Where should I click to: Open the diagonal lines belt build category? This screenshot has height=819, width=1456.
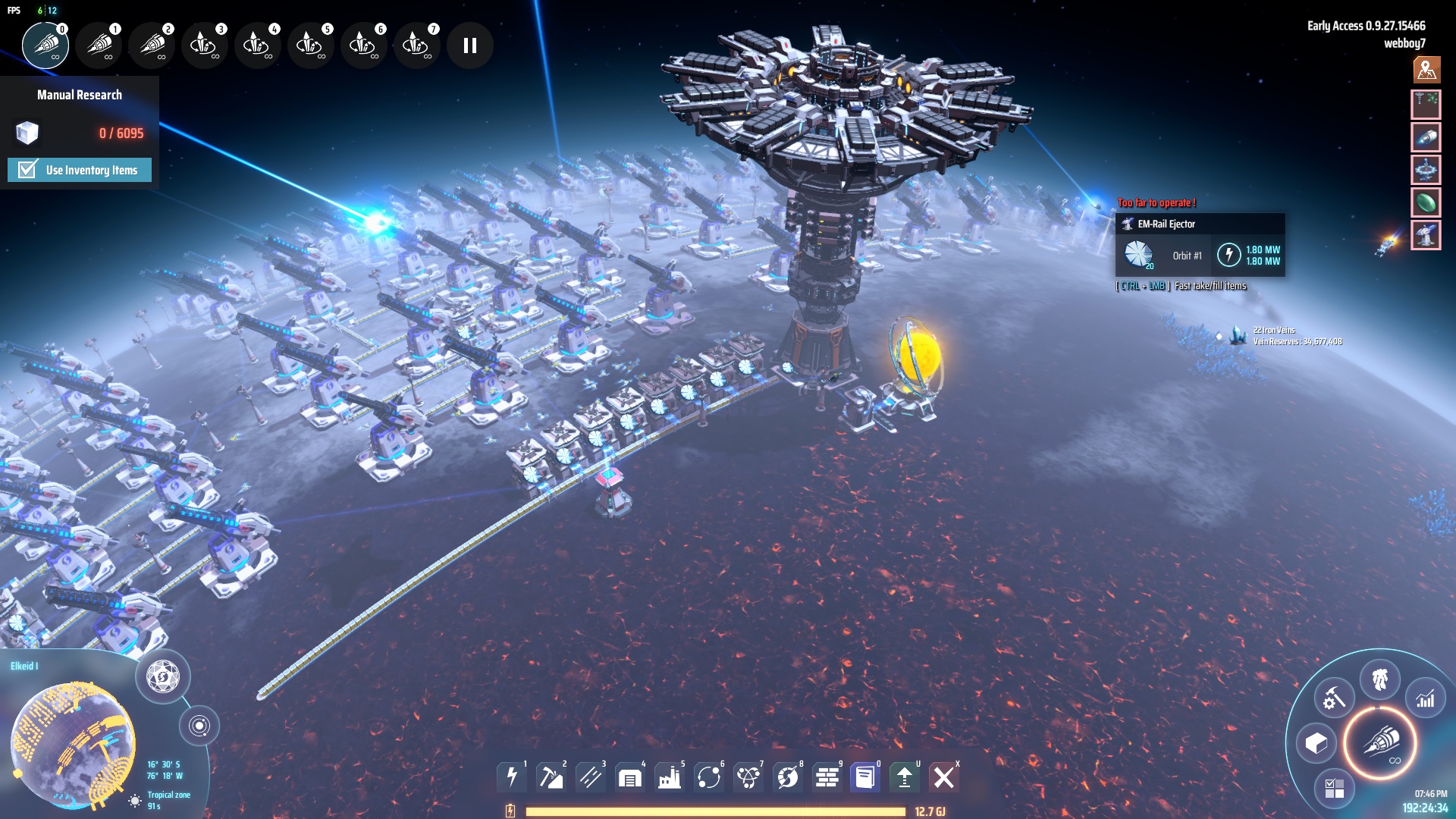(591, 777)
